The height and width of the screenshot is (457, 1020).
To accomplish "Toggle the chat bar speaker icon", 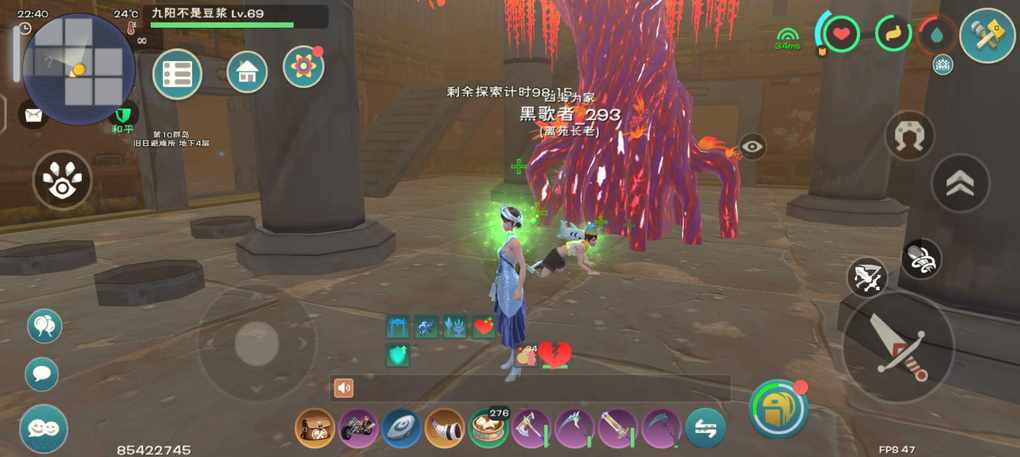I will click(344, 388).
